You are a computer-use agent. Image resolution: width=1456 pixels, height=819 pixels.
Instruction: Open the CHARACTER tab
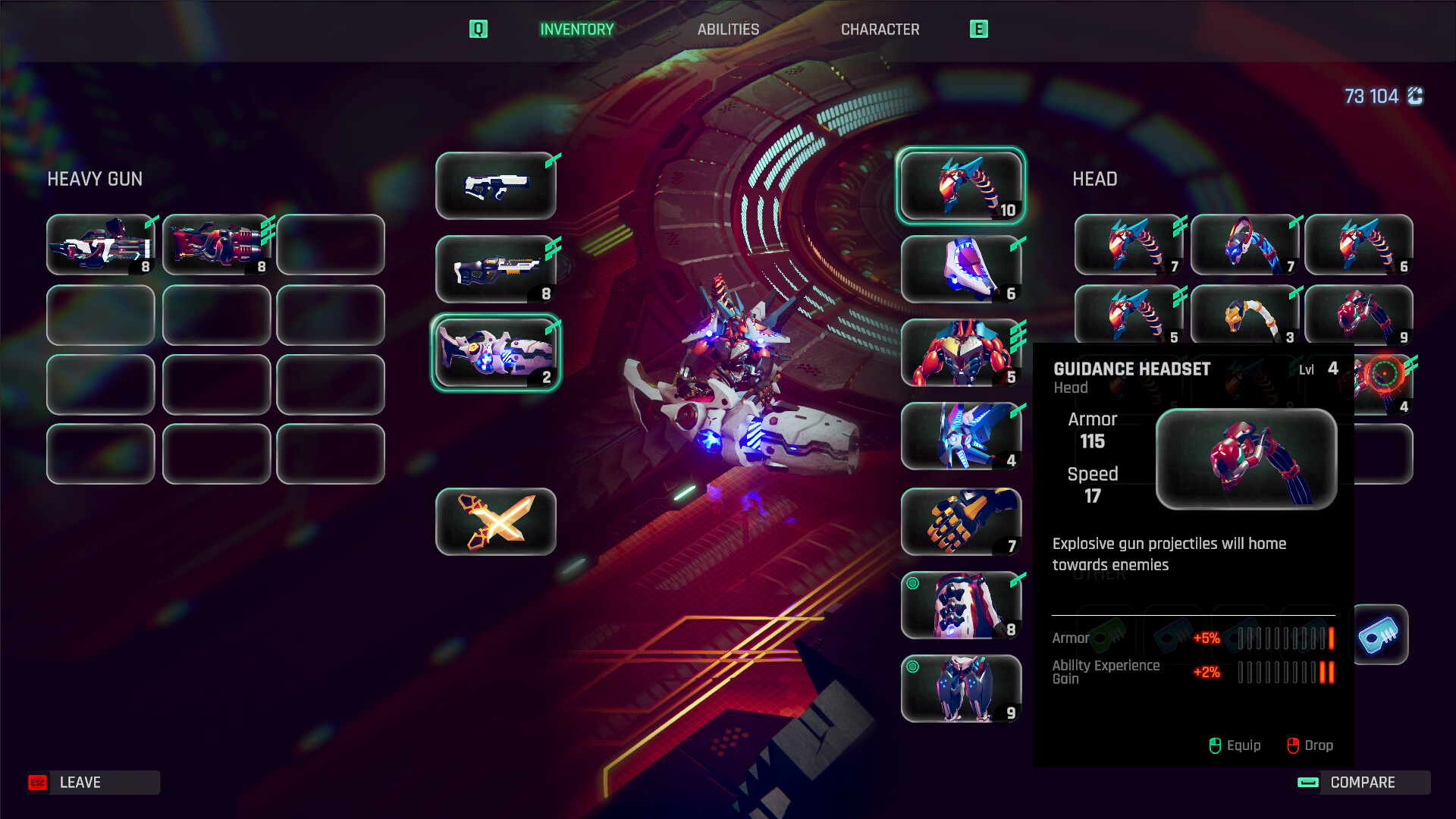pyautogui.click(x=880, y=30)
